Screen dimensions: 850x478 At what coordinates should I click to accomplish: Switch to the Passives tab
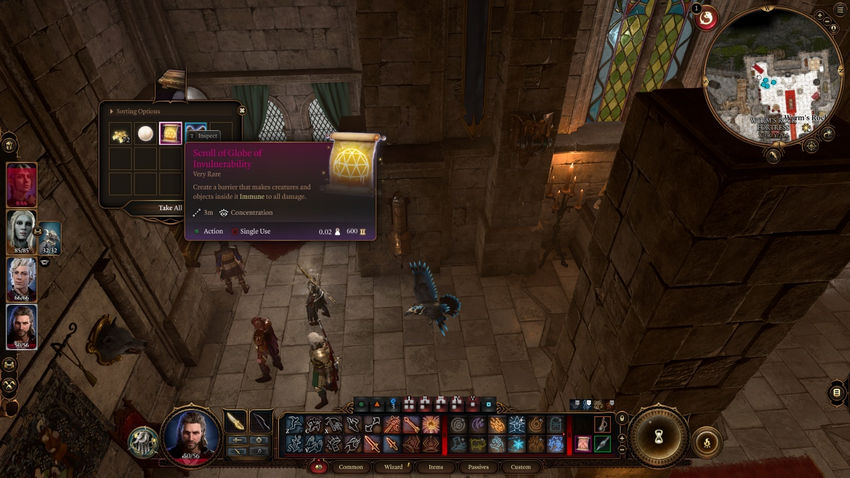478,466
